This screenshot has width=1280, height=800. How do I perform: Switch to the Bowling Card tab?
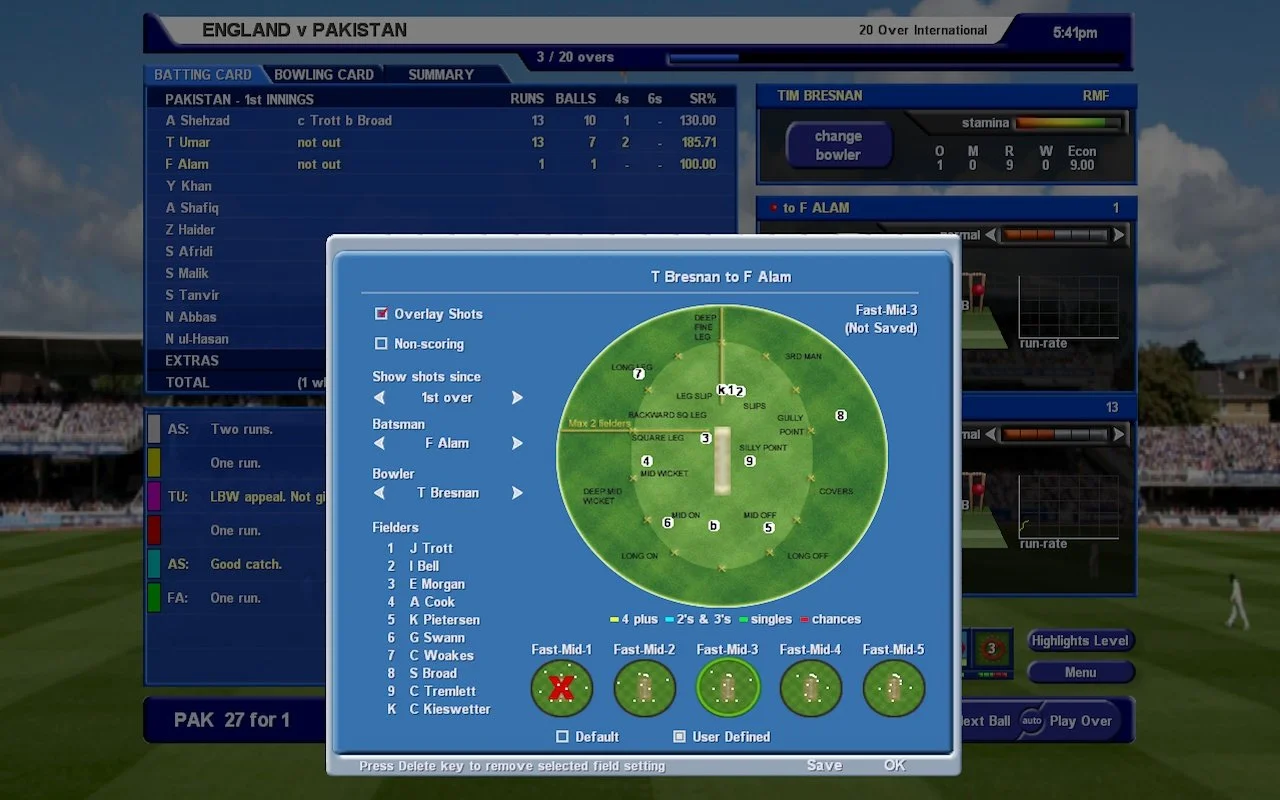(x=324, y=74)
